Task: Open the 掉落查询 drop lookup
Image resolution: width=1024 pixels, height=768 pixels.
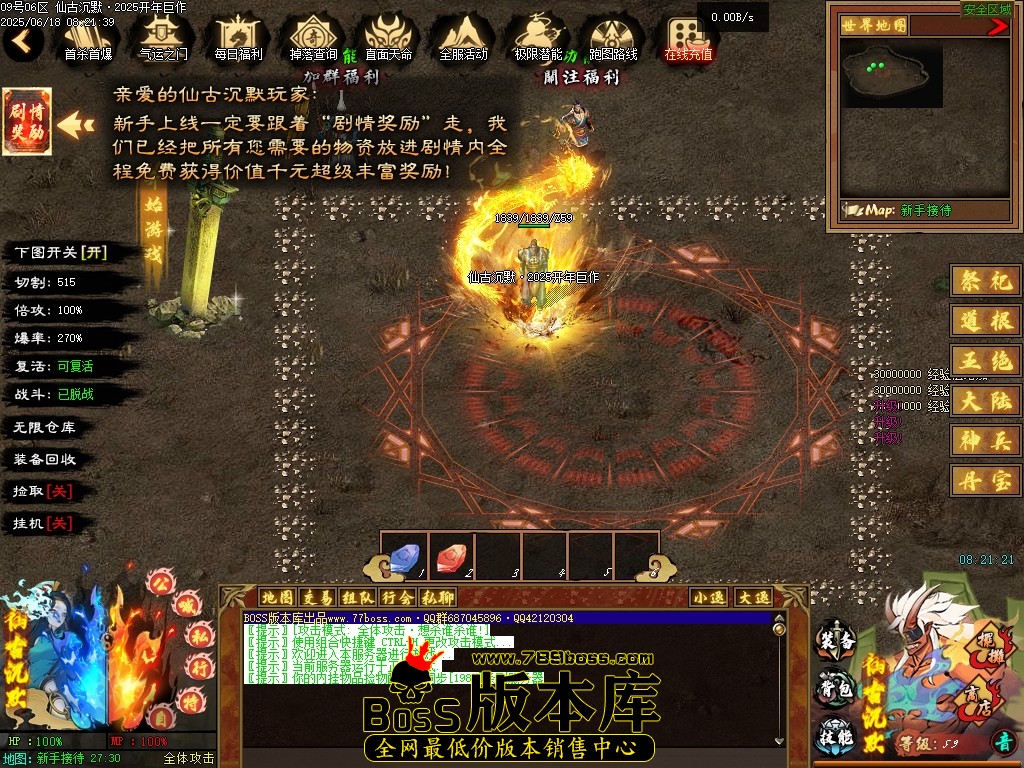Action: coord(313,38)
